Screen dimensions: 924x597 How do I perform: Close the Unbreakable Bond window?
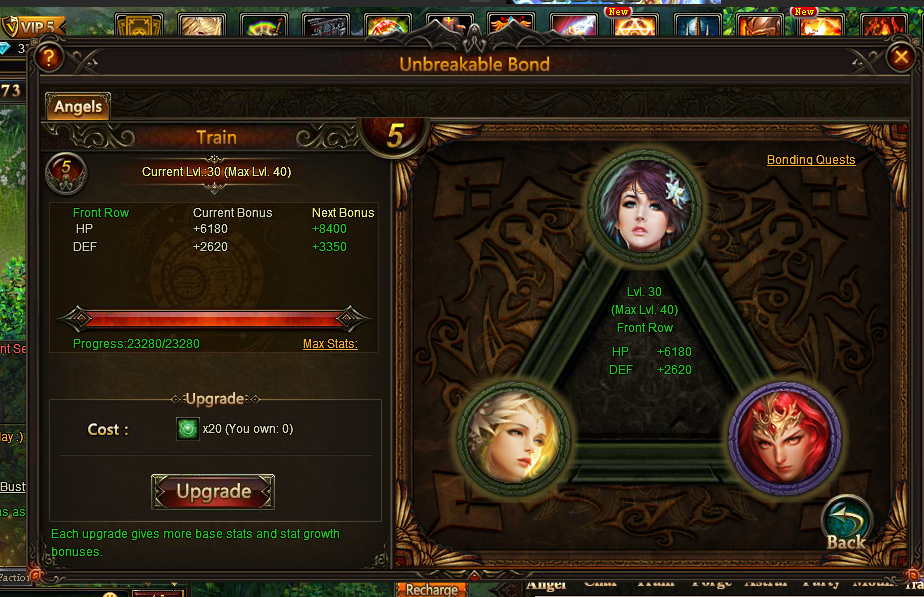pos(899,58)
